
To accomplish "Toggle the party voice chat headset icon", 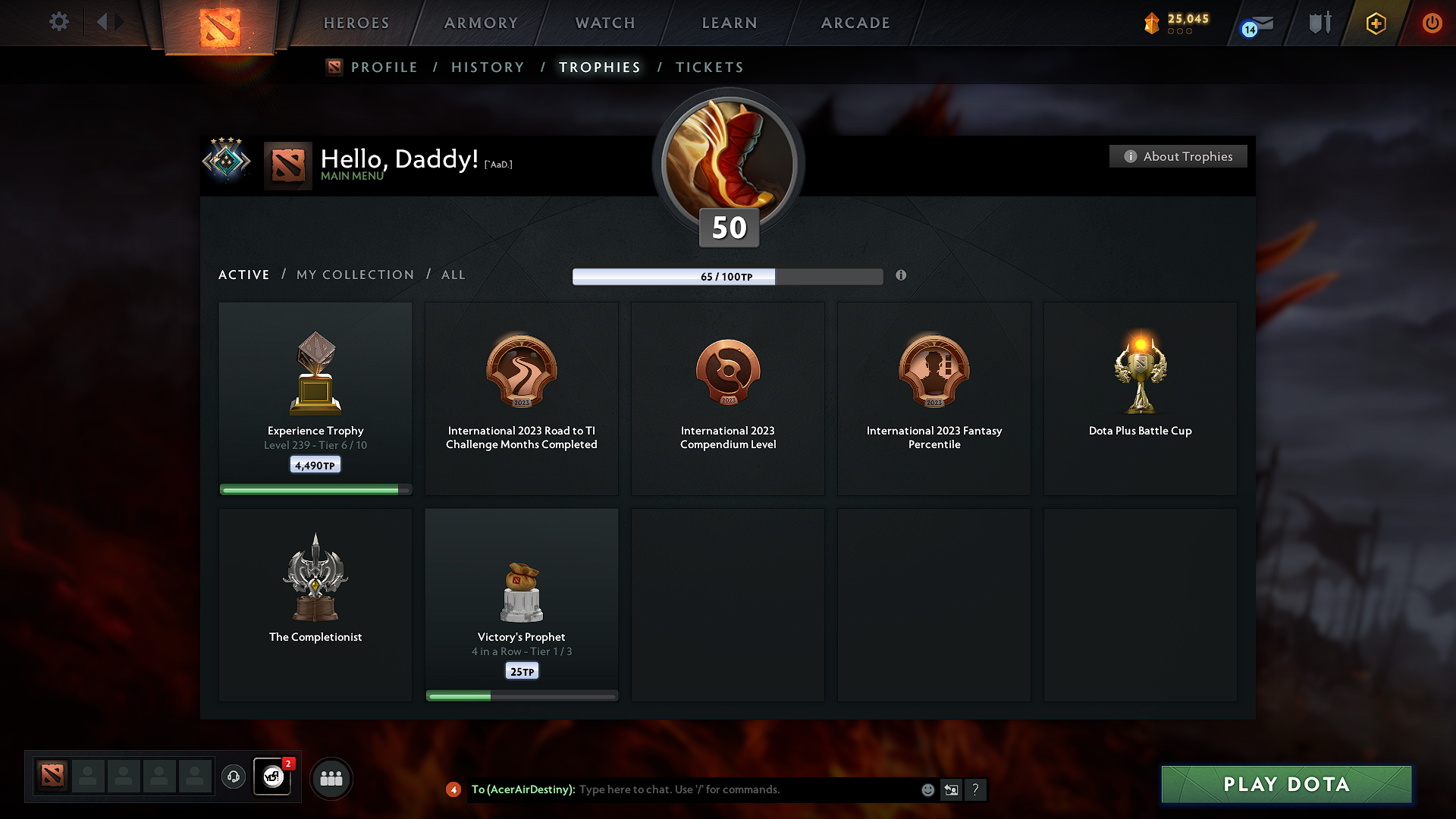I will [x=234, y=777].
